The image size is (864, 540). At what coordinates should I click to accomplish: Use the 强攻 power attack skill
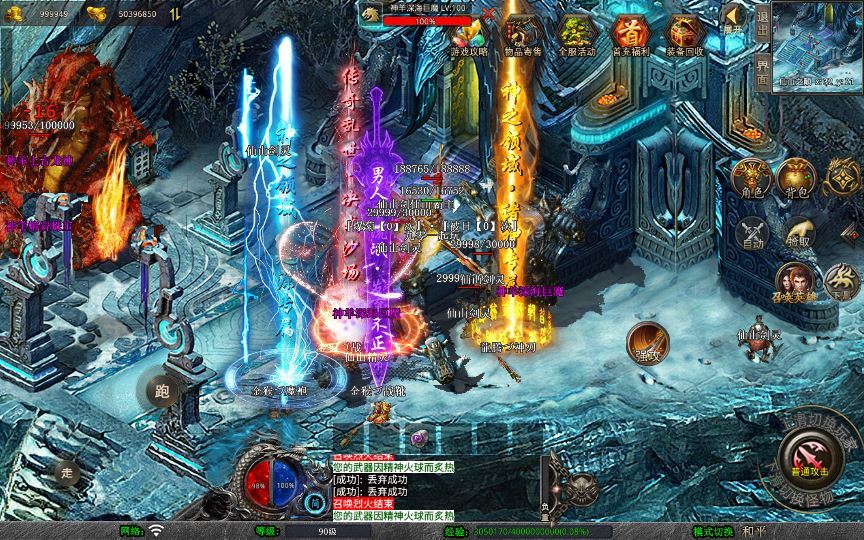(648, 341)
